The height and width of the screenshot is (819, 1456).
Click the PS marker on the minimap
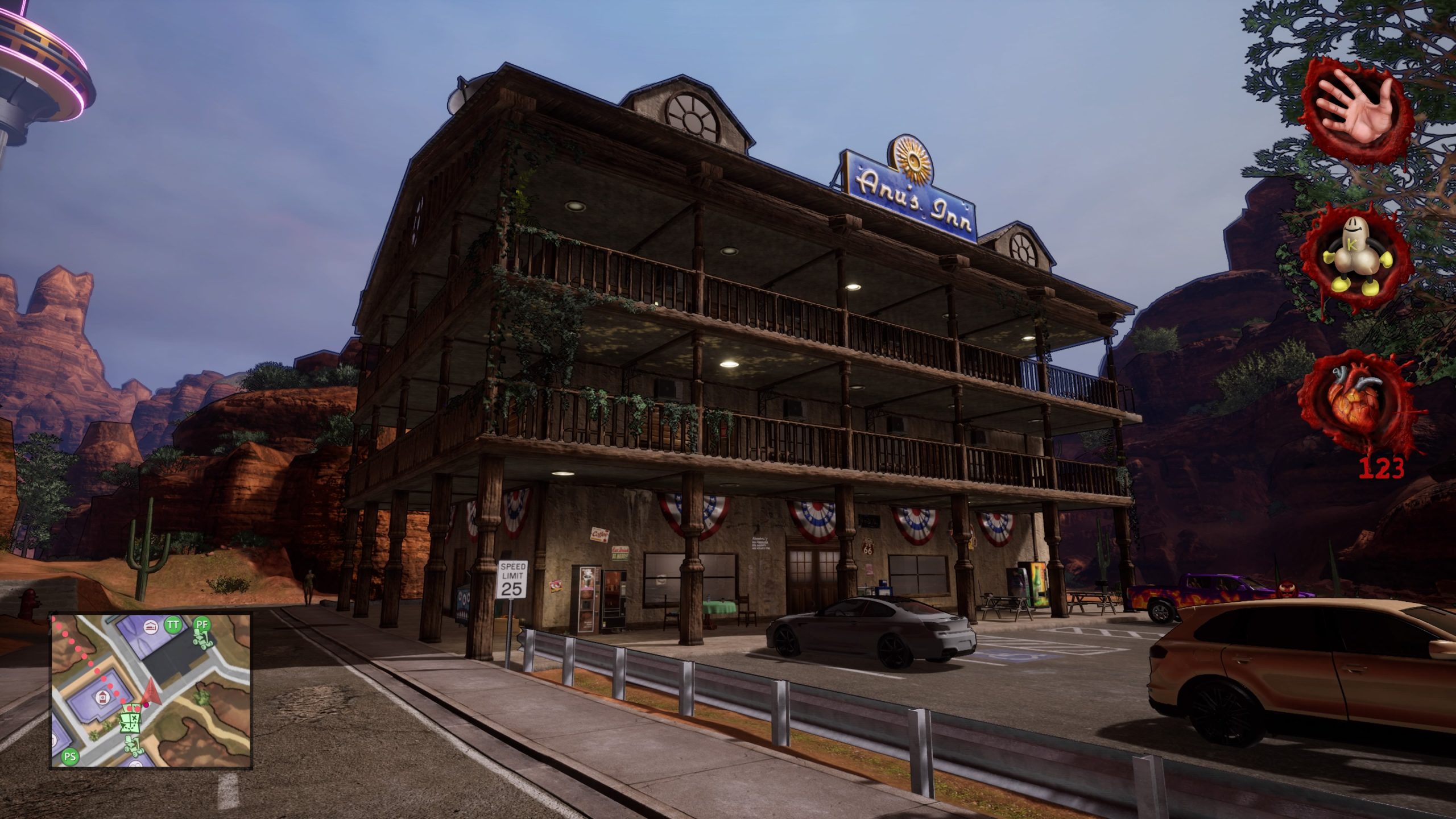tap(70, 755)
